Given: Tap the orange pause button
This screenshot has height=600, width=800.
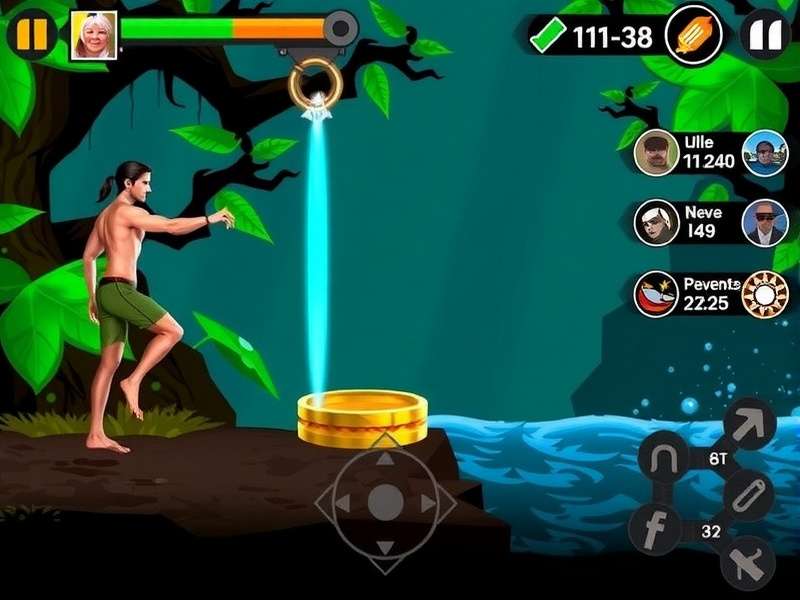Looking at the screenshot, I should [x=32, y=34].
